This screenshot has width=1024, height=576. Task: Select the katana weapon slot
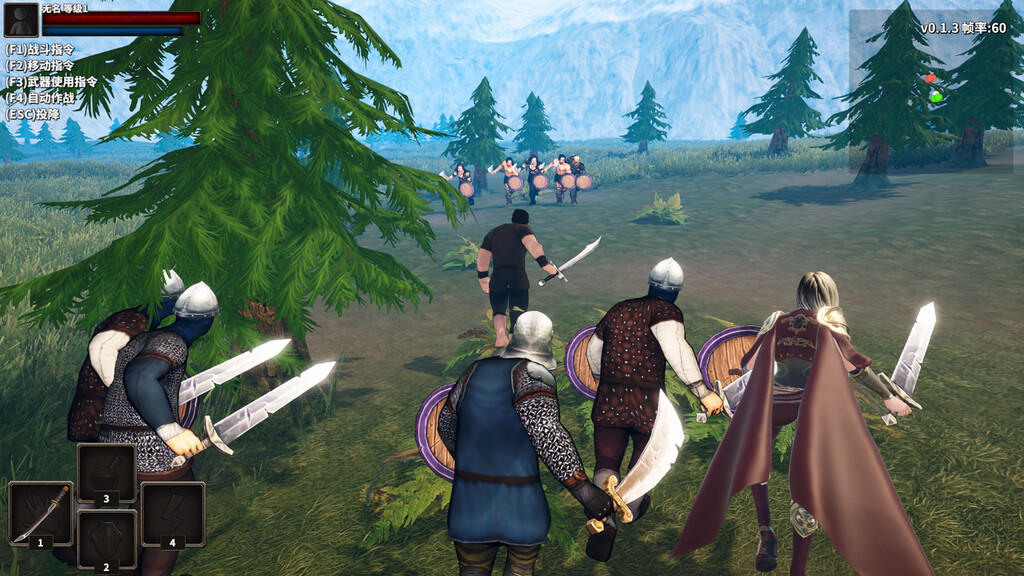click(x=40, y=513)
